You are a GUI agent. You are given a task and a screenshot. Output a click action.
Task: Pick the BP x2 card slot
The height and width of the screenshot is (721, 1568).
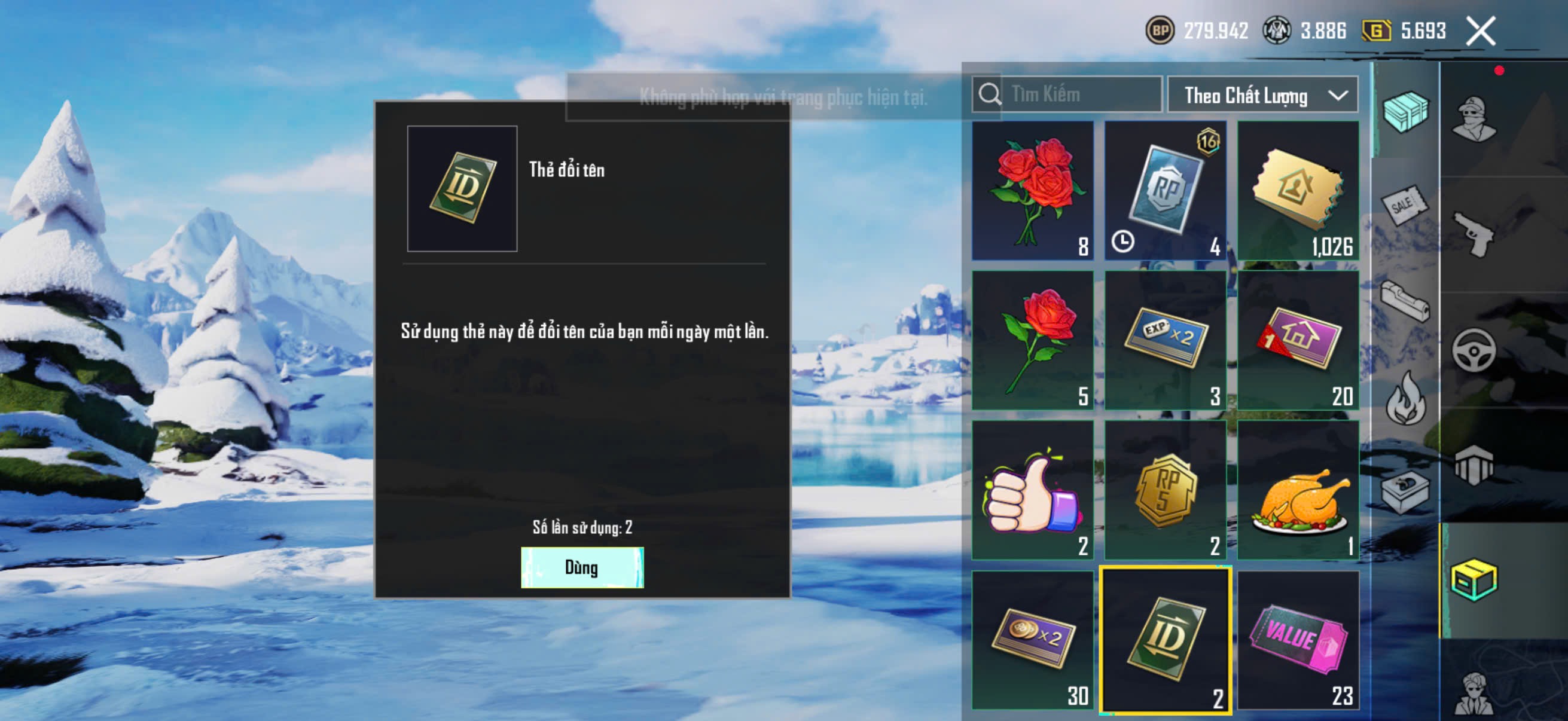pyautogui.click(x=1032, y=640)
